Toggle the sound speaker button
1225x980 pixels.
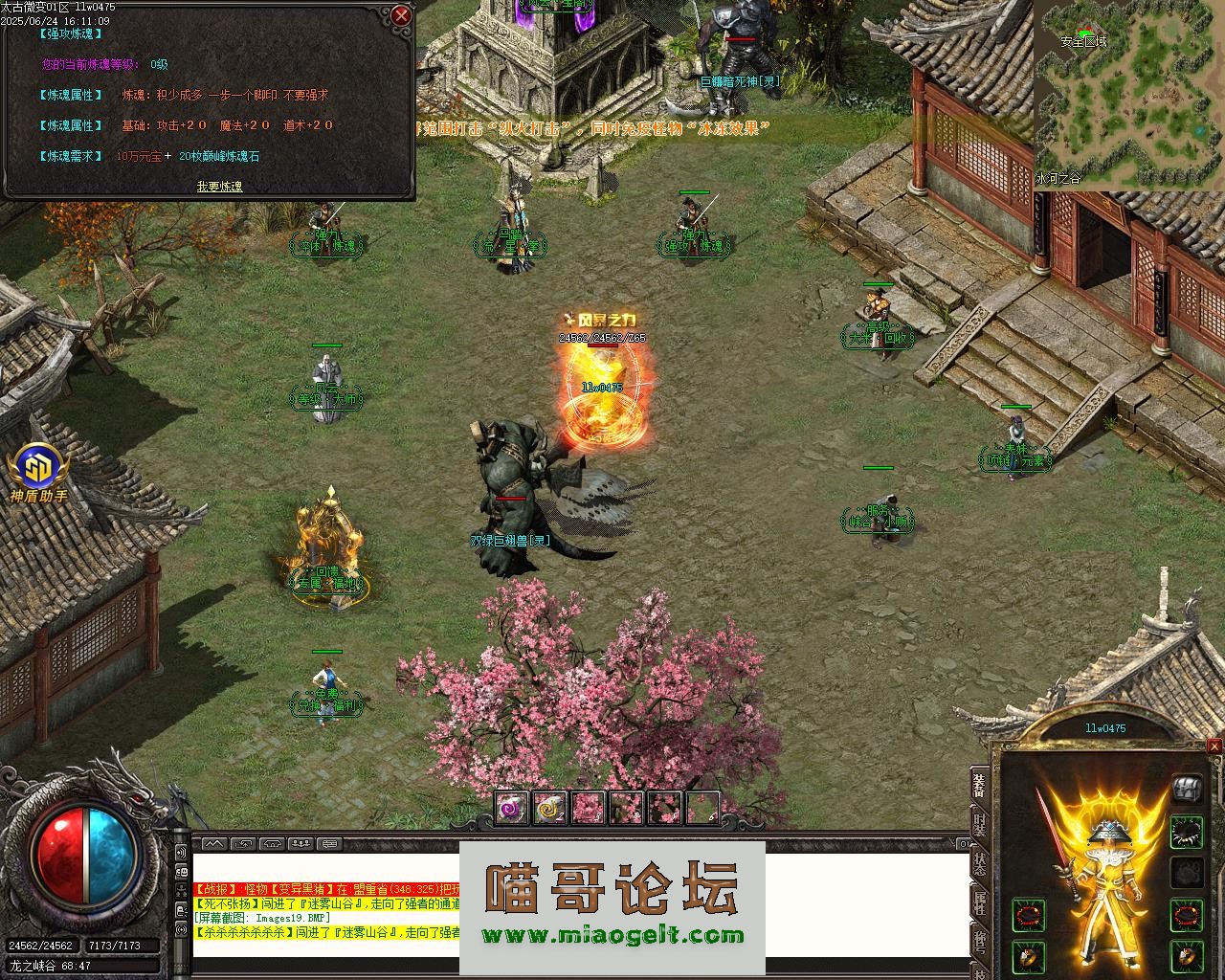pos(182,853)
